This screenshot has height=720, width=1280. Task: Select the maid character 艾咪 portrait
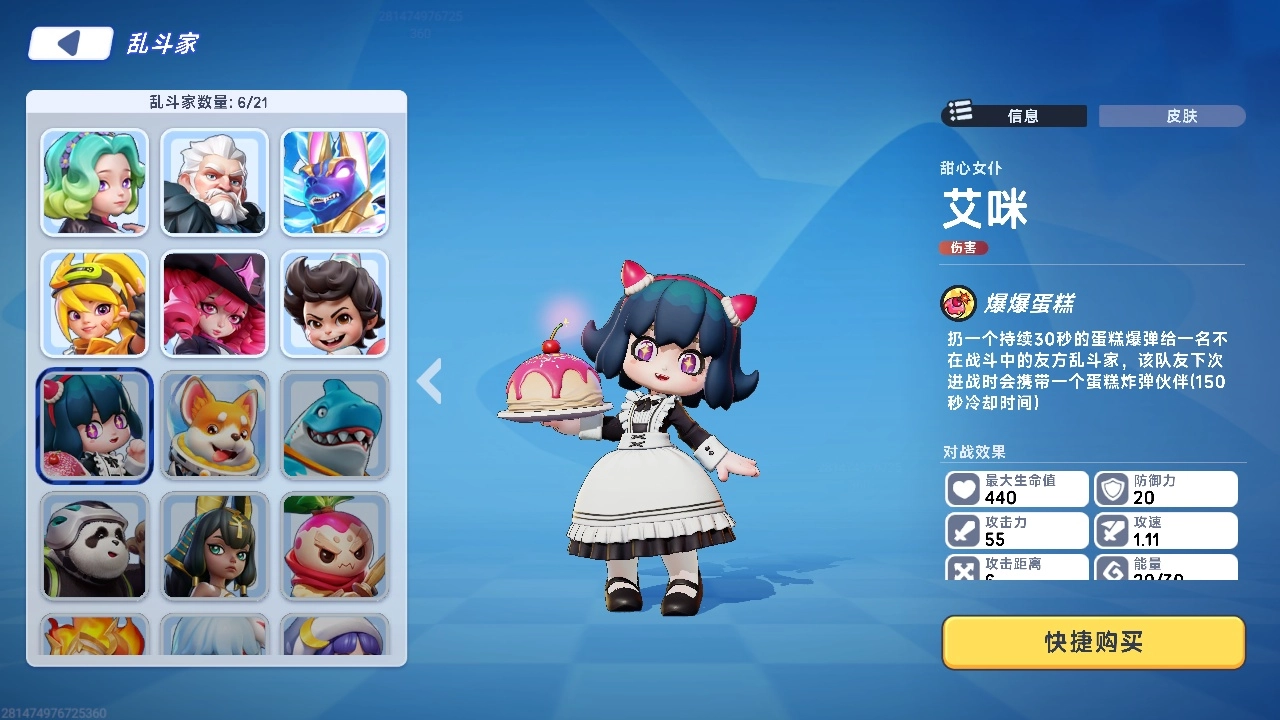coord(94,426)
